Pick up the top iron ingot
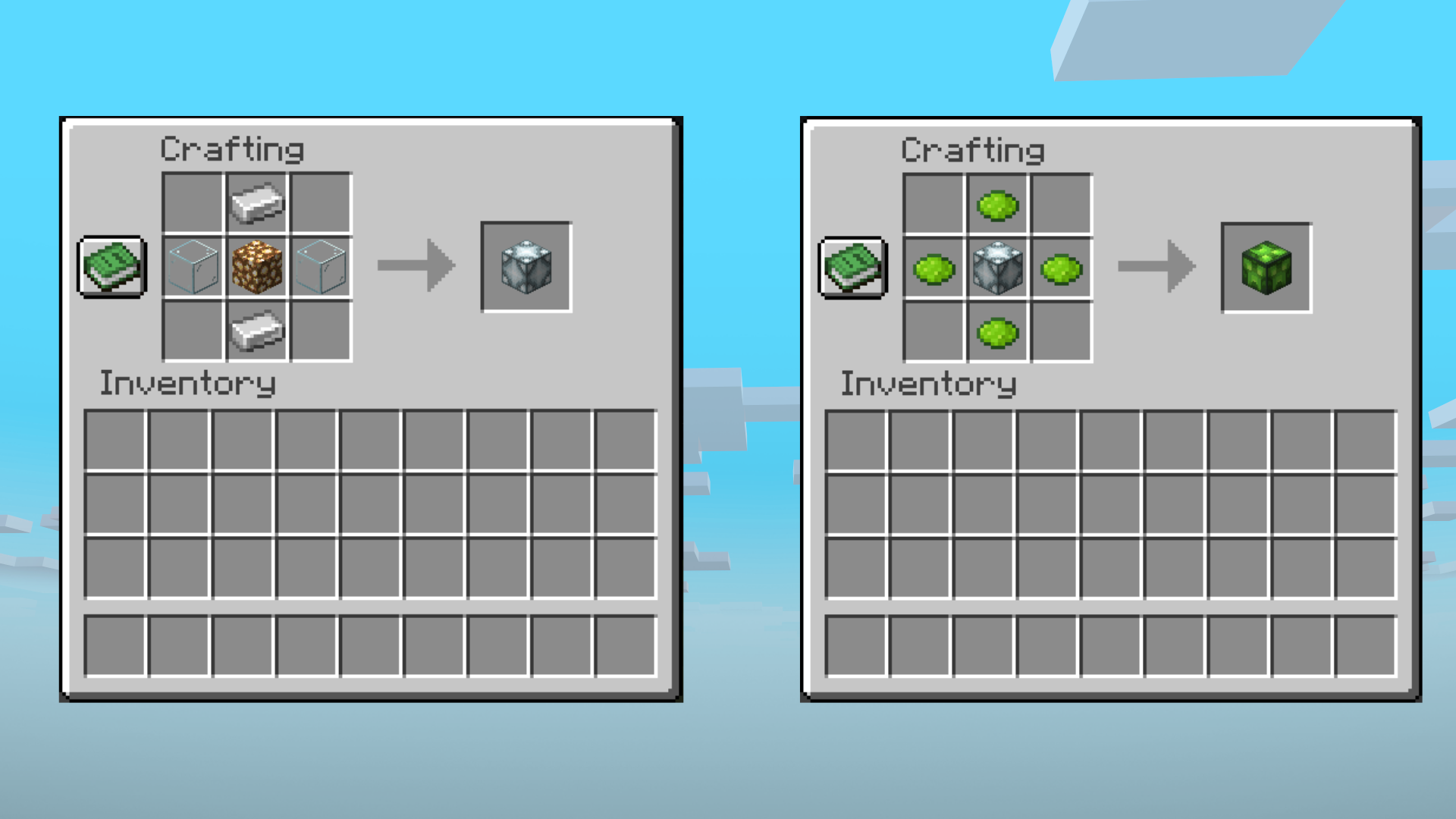The height and width of the screenshot is (819, 1456). (x=256, y=202)
